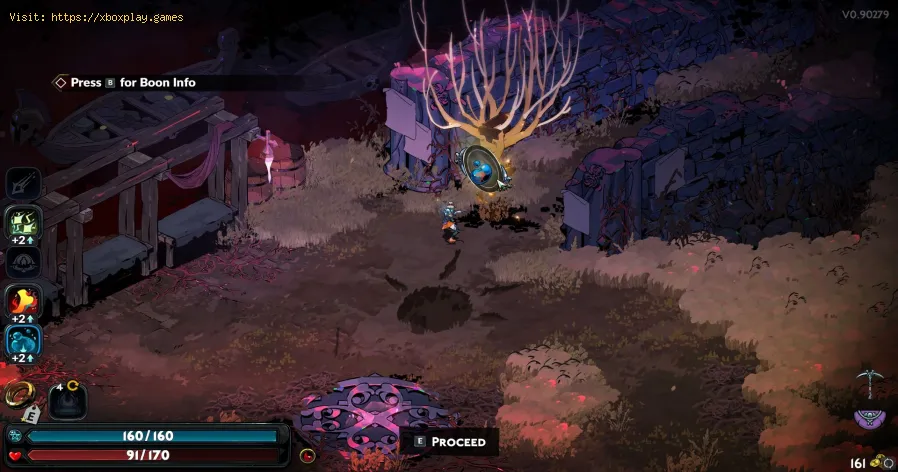
Task: Click the gold ring keepsake icon
Action: point(19,395)
